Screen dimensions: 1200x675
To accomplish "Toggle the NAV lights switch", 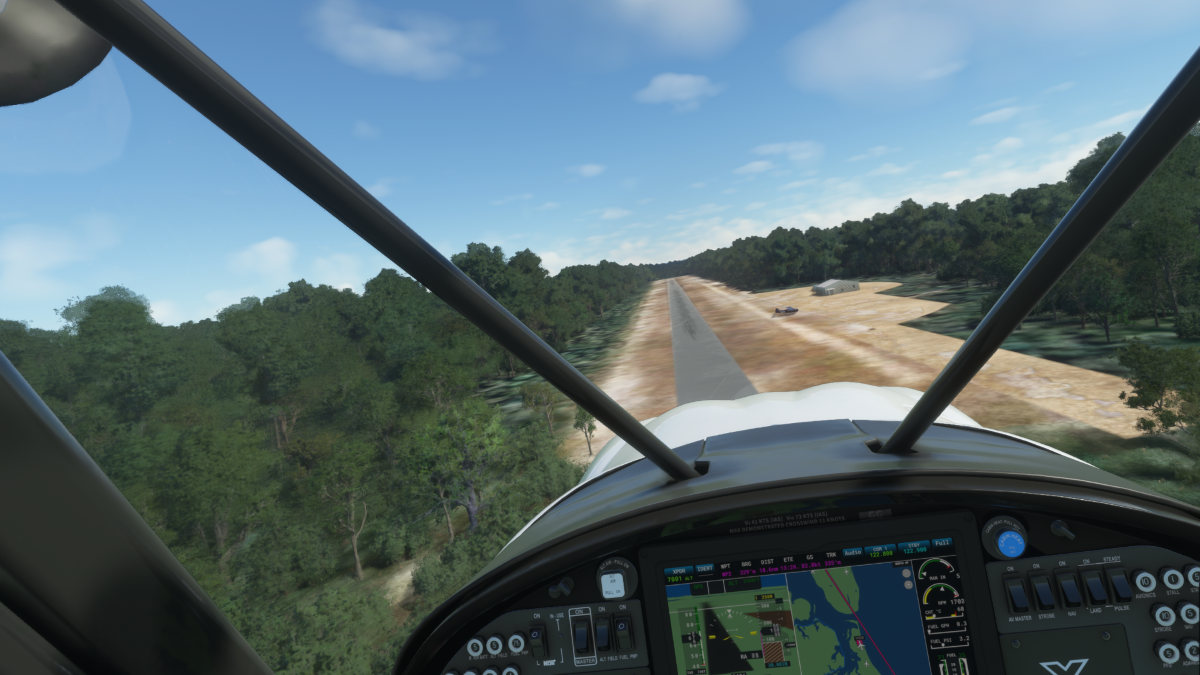I will 1070,590.
